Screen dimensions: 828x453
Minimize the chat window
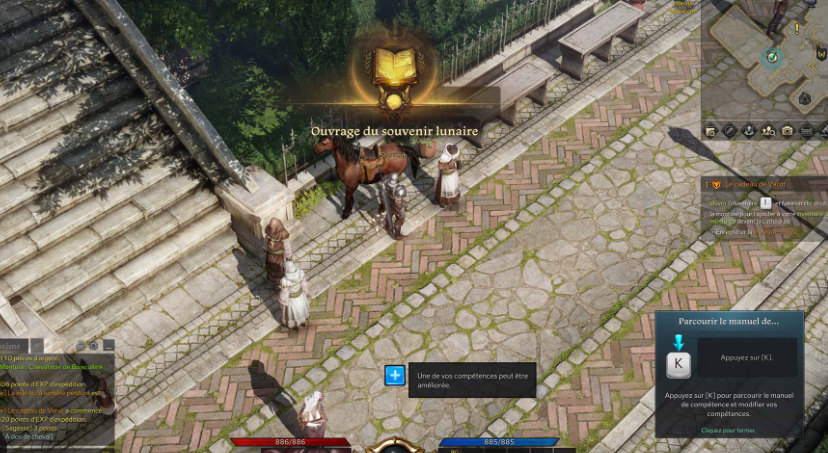108,345
